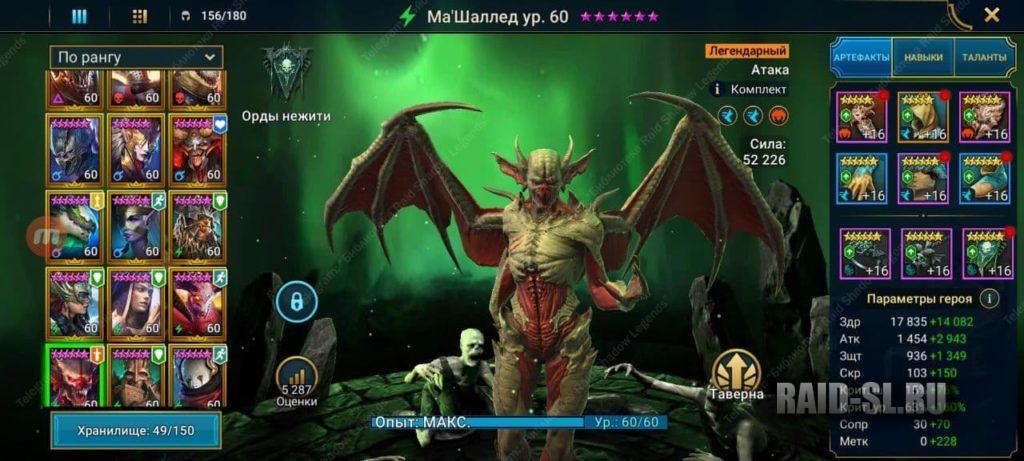
Task: Toggle the champion lock button
Action: coord(297,300)
